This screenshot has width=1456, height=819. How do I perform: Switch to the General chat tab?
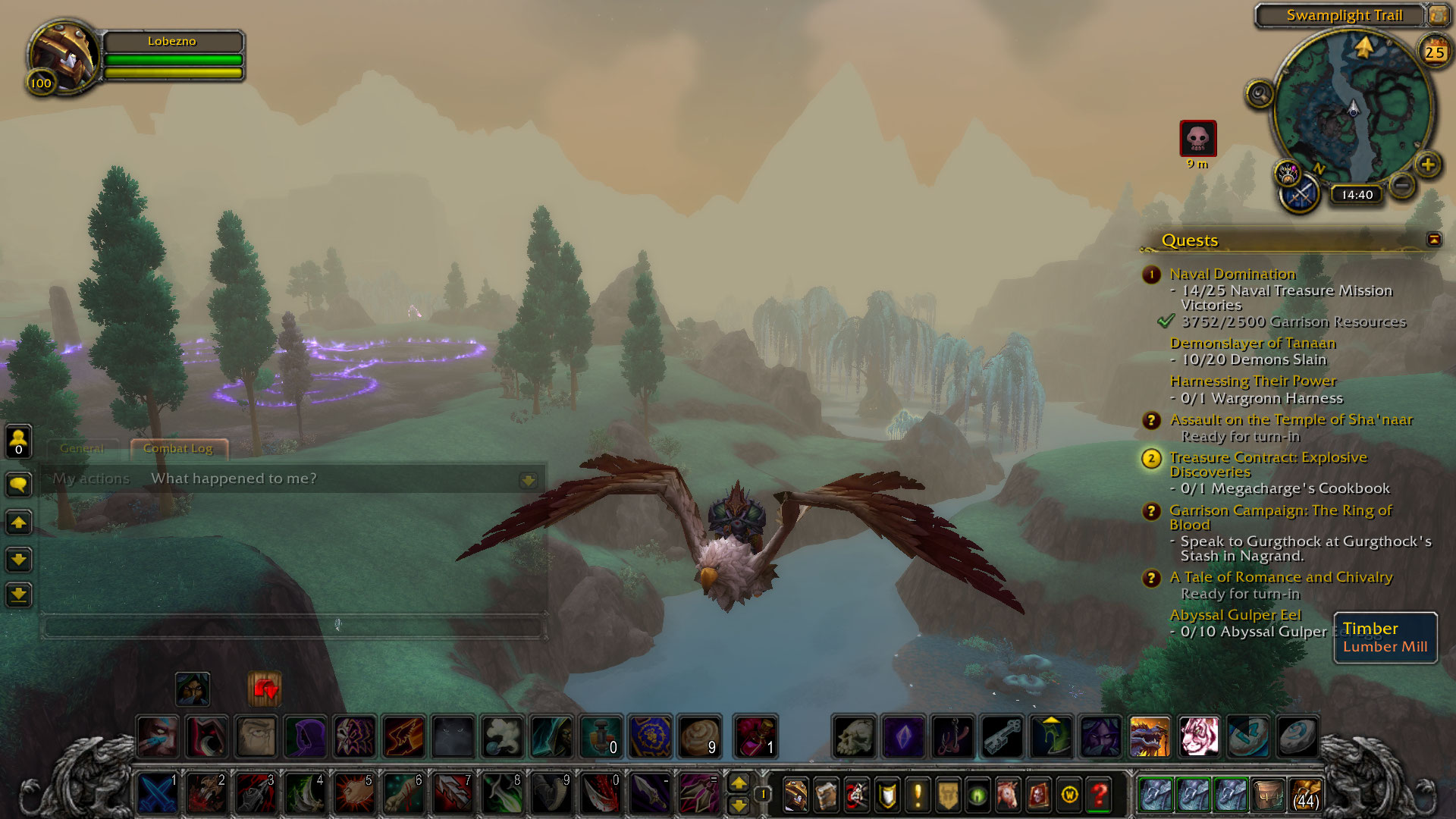click(x=82, y=448)
